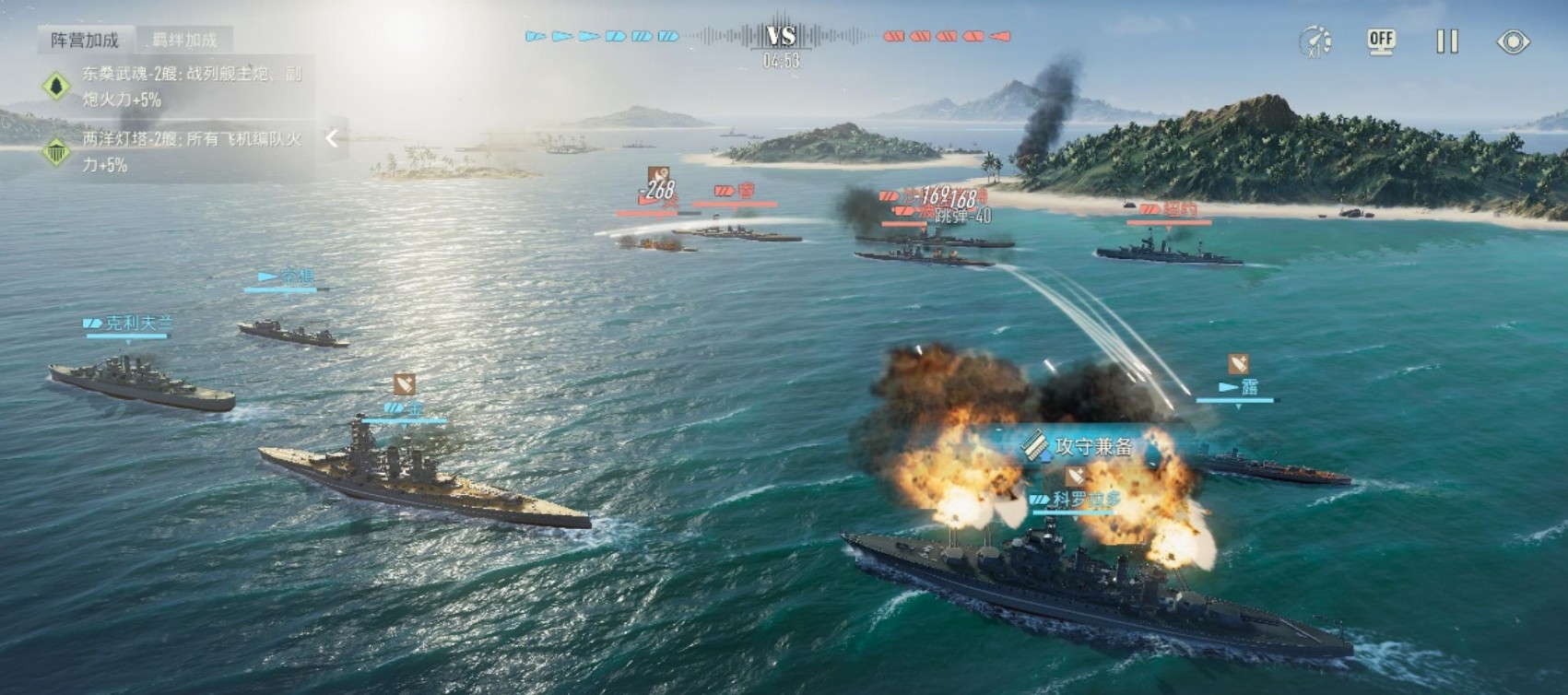Switch to the 阵营加成 tab
Viewport: 1568px width, 695px height.
click(85, 40)
